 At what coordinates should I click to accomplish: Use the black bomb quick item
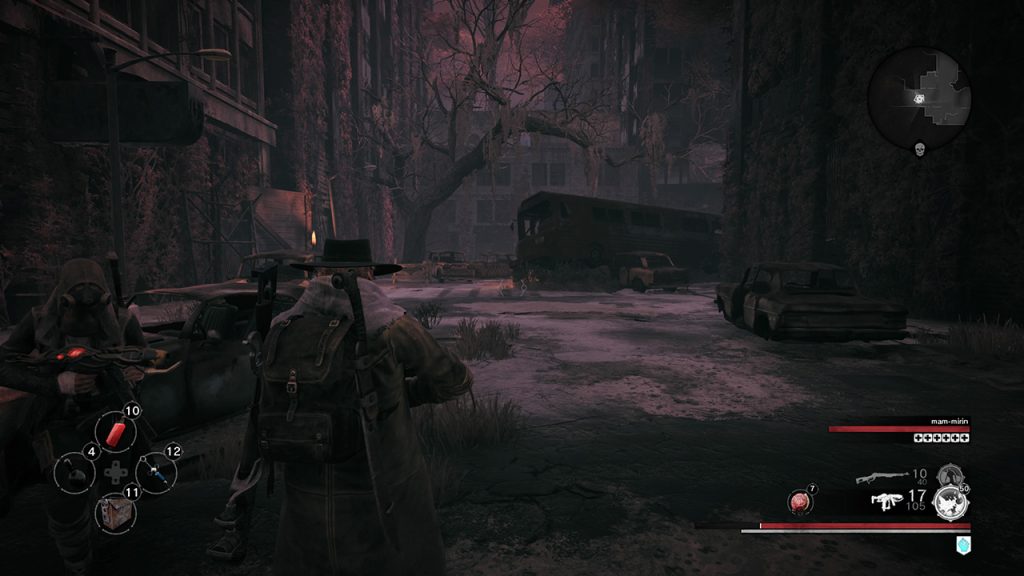click(x=73, y=469)
